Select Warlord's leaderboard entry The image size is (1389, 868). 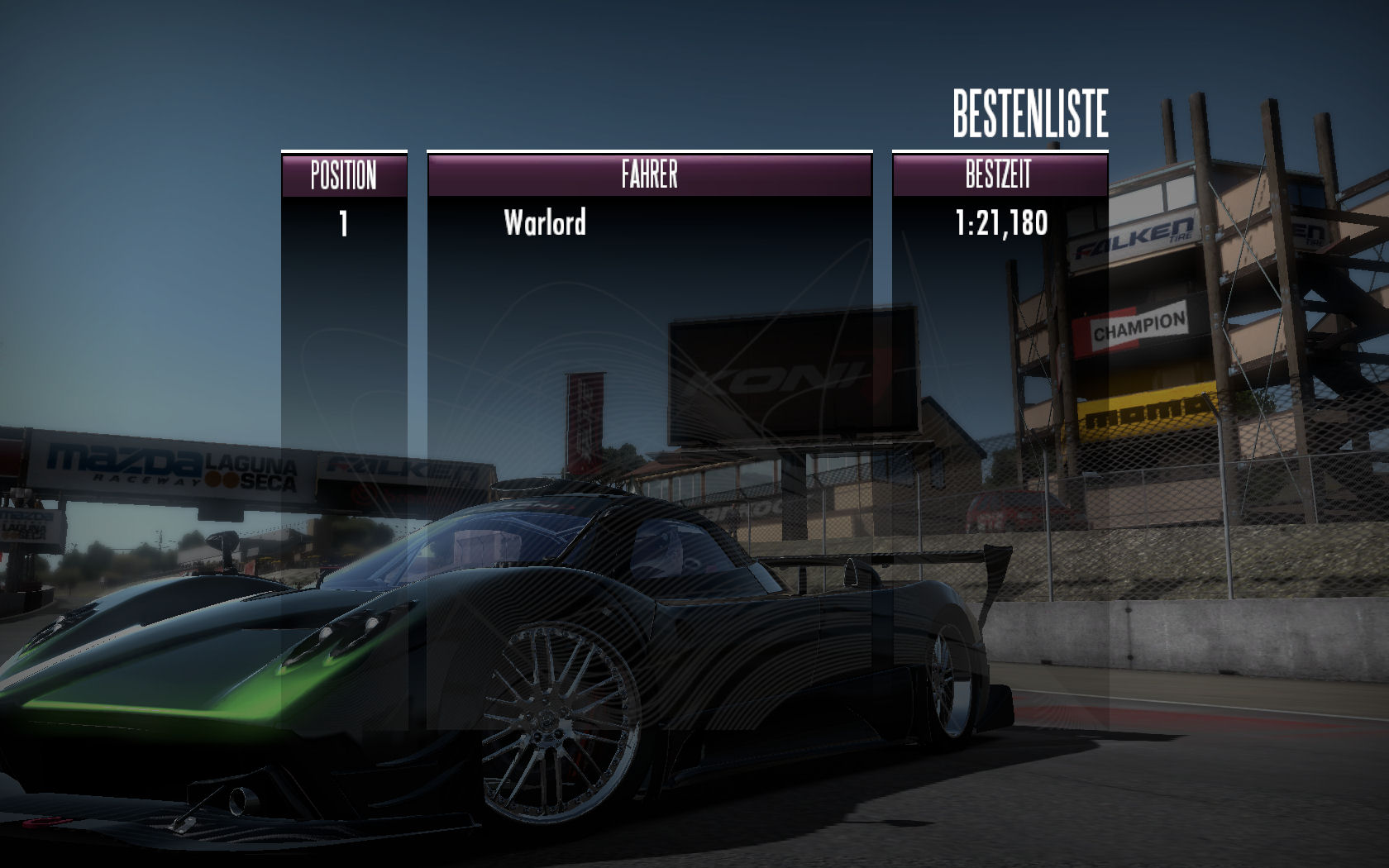546,223
